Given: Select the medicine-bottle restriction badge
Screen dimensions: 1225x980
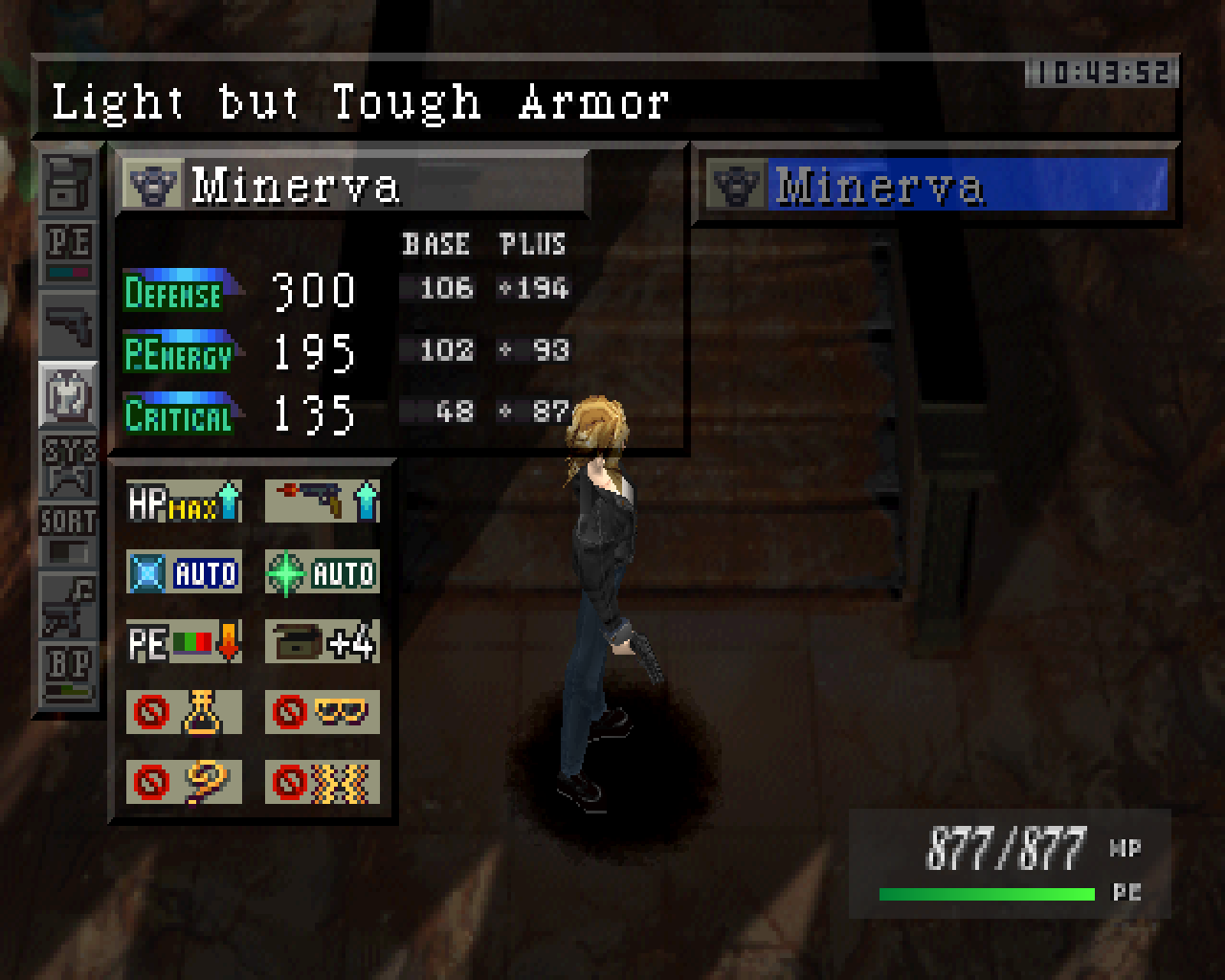Looking at the screenshot, I should [182, 712].
